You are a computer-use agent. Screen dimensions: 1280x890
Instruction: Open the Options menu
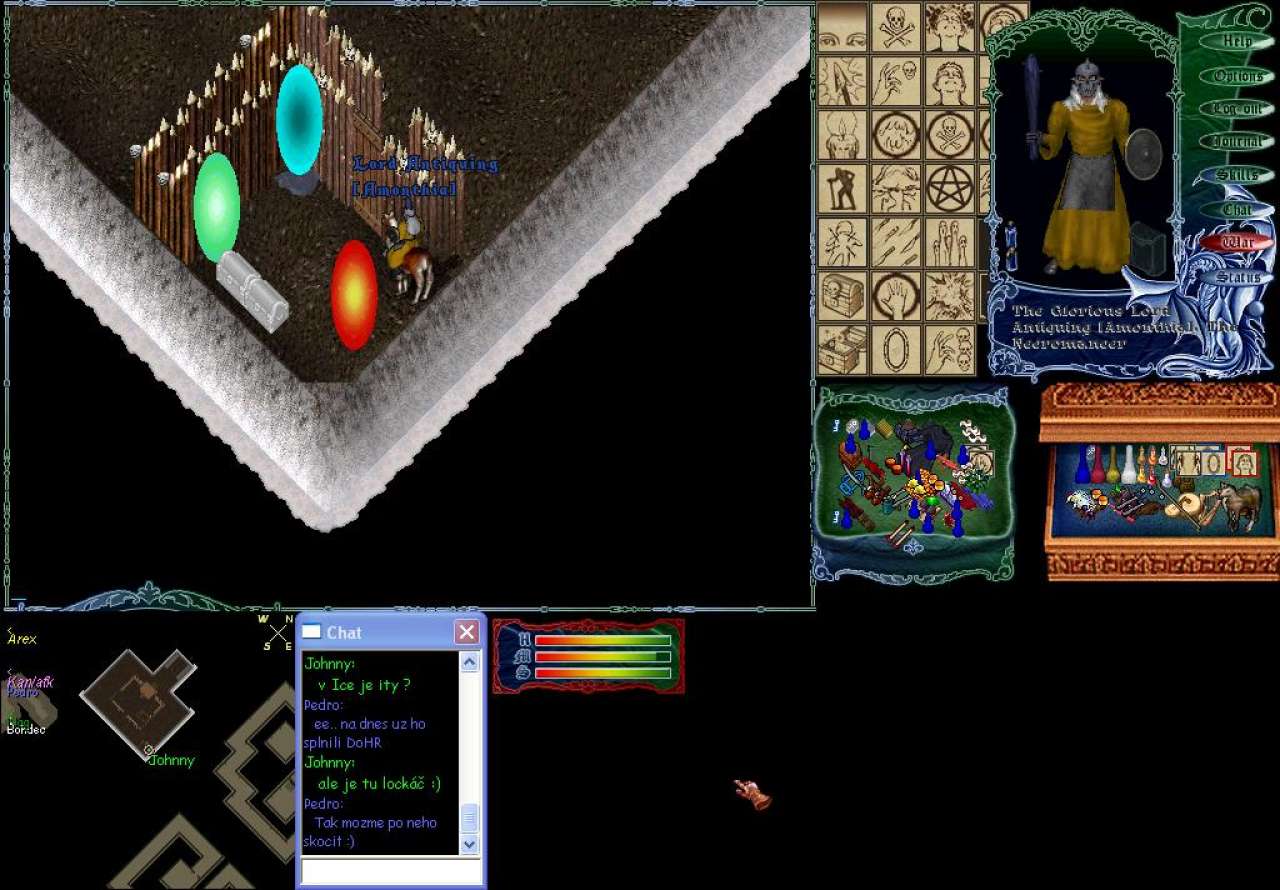[1236, 76]
